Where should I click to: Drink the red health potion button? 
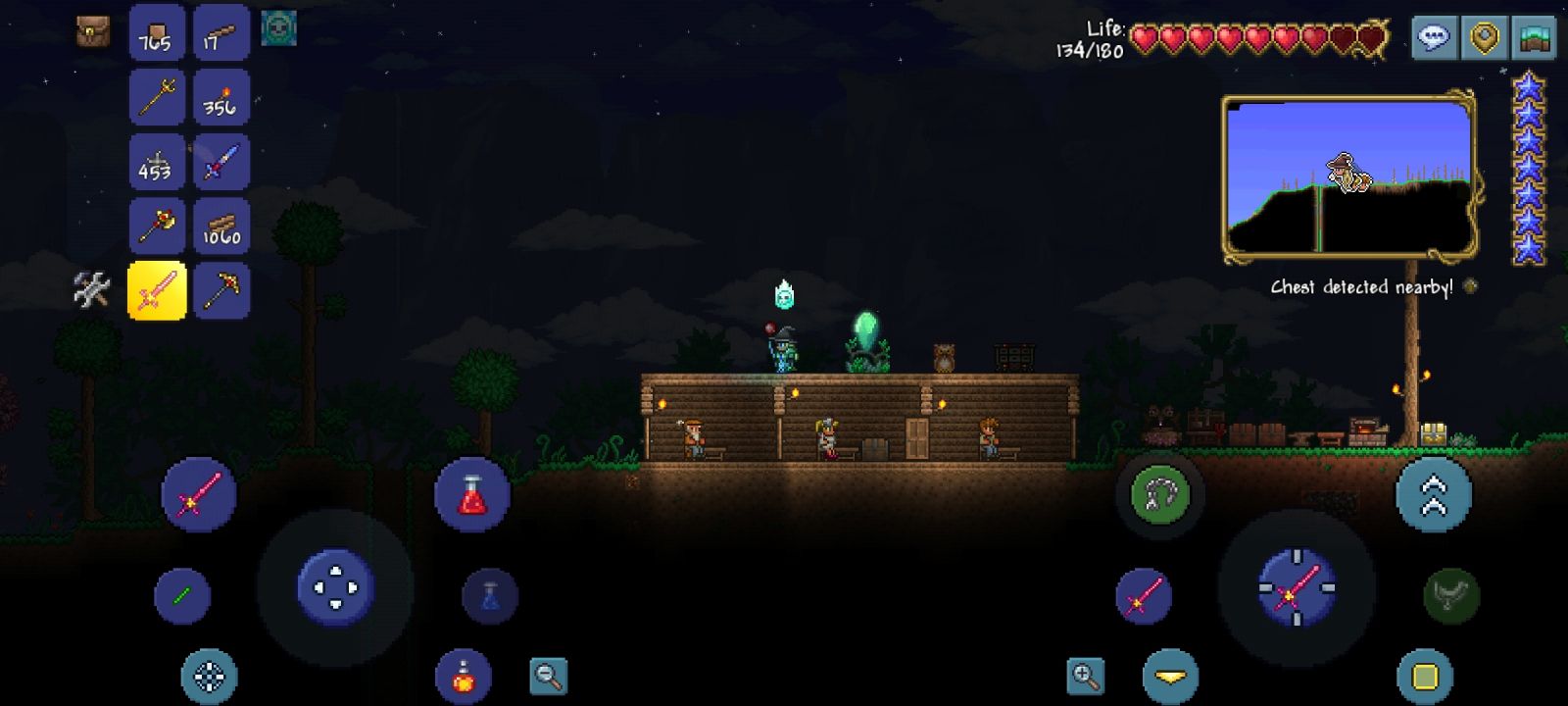pos(472,494)
